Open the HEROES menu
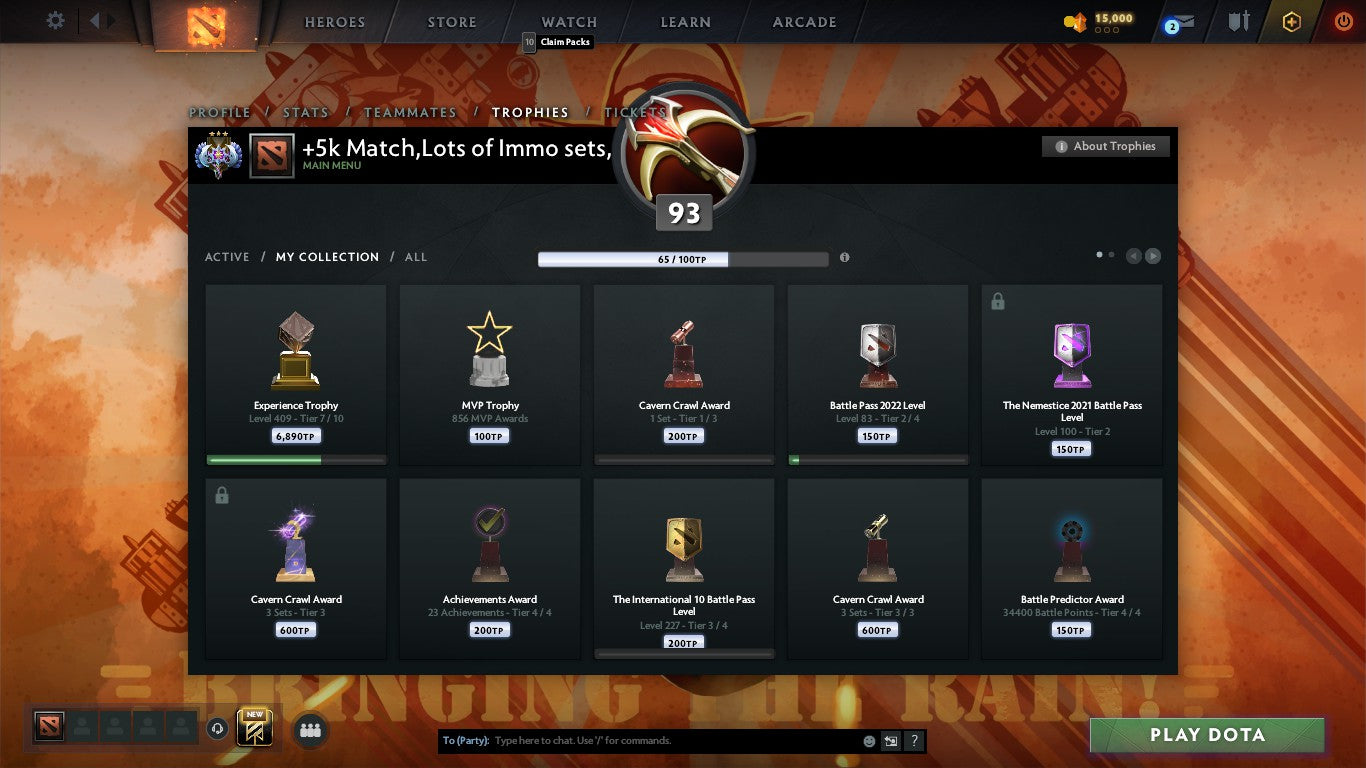Screen dimensions: 1366x768 334,21
